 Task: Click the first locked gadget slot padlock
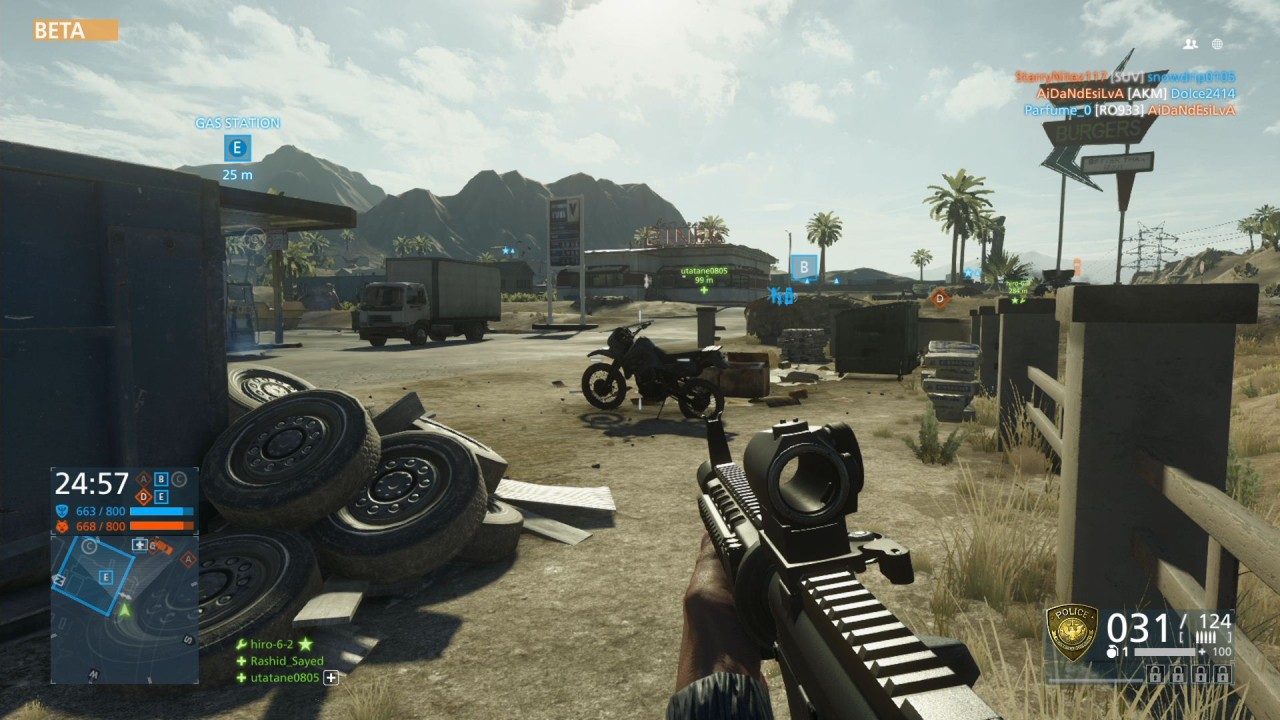(1157, 674)
